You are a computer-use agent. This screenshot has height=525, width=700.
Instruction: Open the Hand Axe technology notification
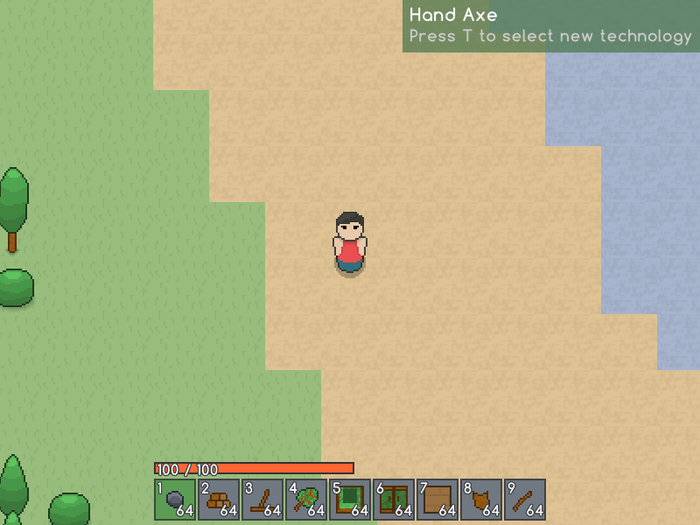550,26
